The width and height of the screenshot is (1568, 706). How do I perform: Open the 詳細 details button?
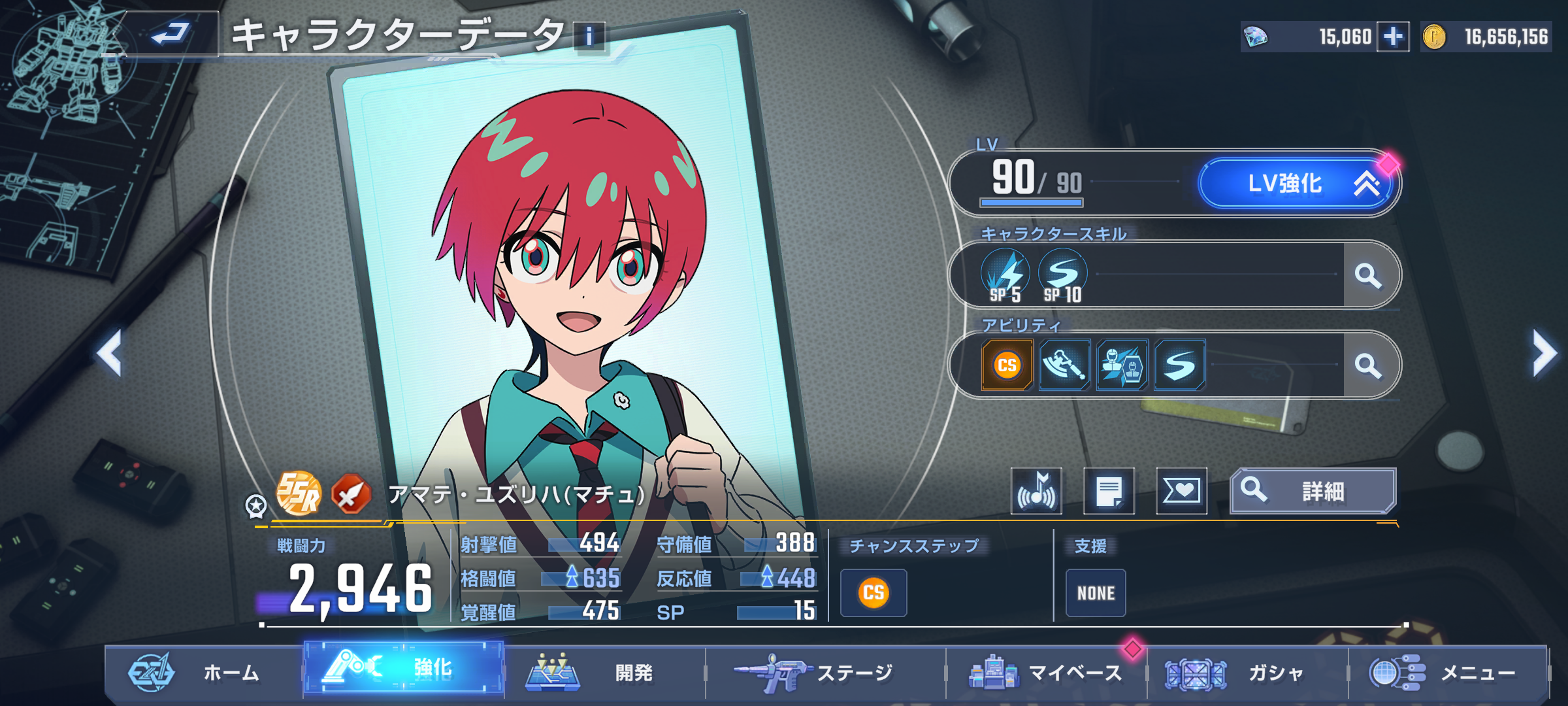[x=1313, y=491]
